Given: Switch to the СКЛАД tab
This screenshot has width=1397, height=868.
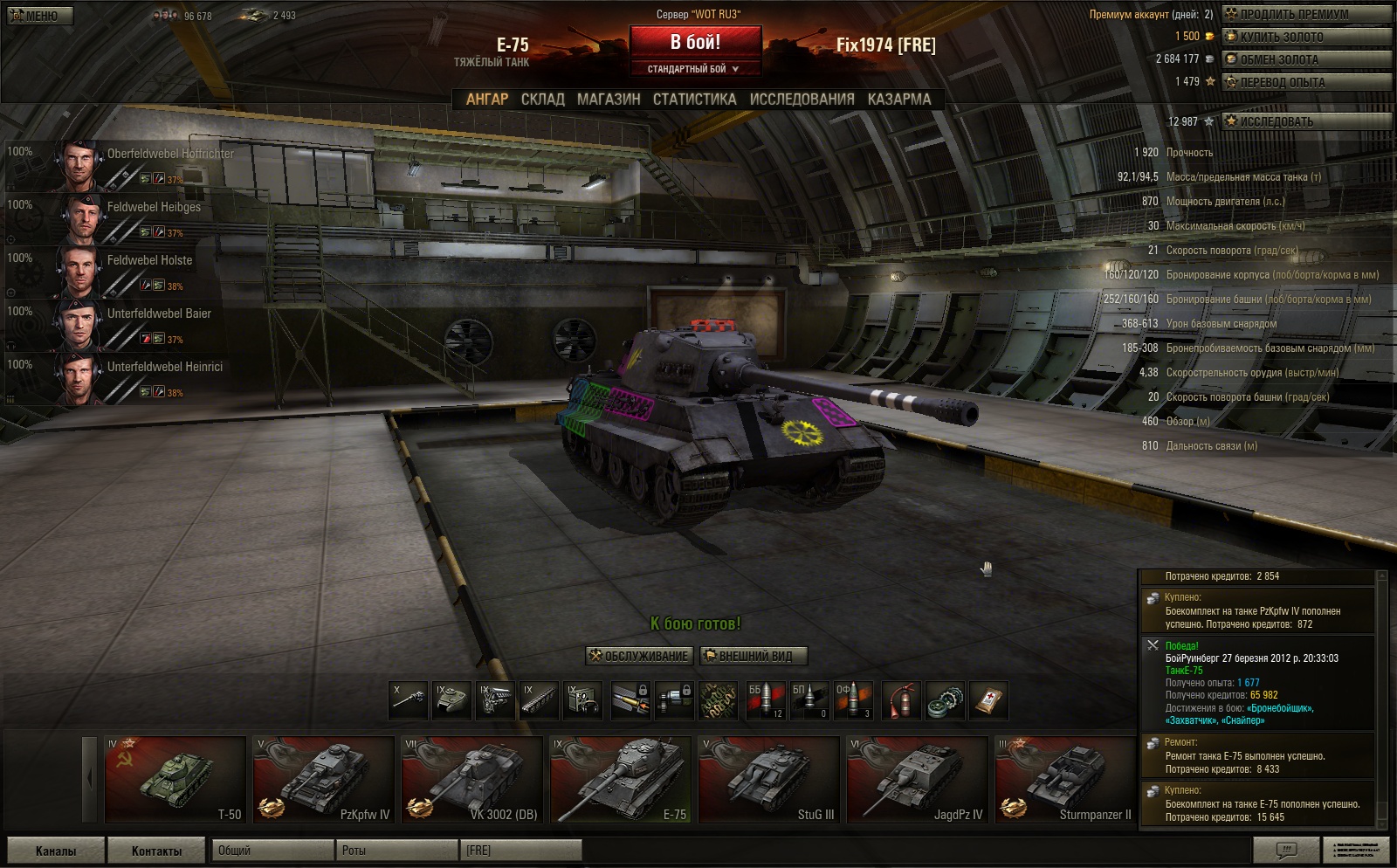Looking at the screenshot, I should pyautogui.click(x=542, y=100).
